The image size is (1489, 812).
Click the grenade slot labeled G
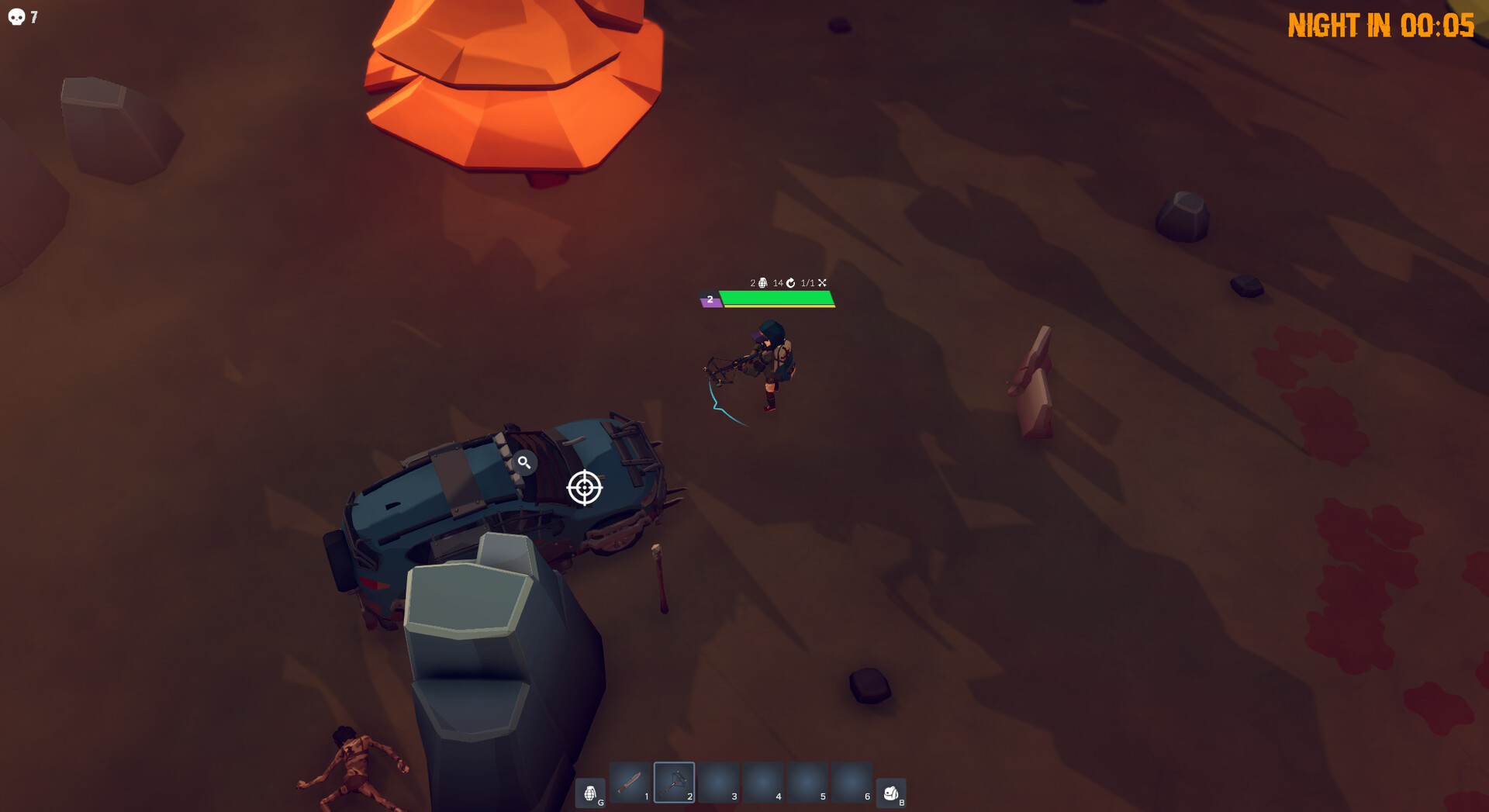590,790
